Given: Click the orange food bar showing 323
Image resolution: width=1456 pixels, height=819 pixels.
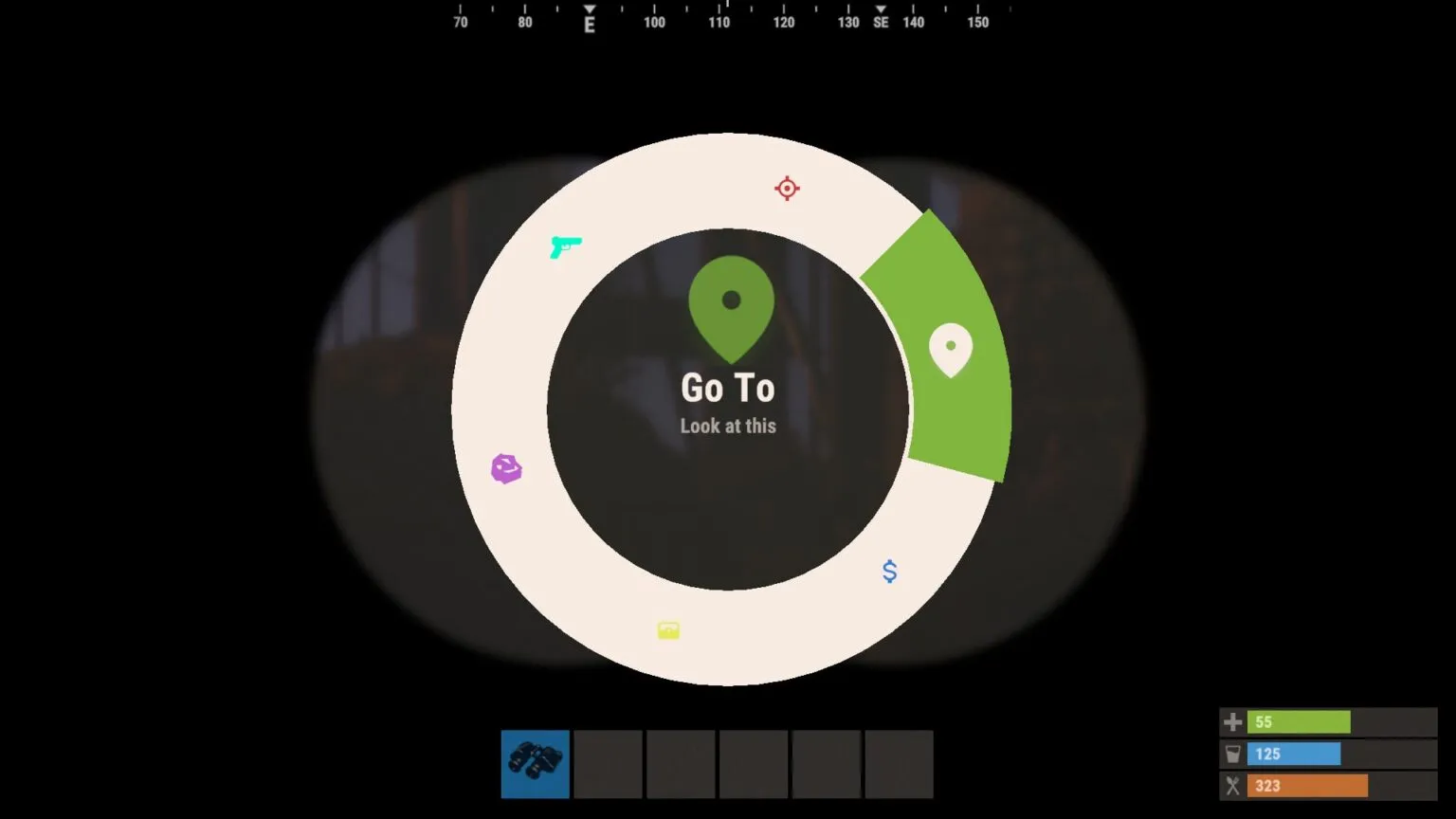Looking at the screenshot, I should 1307,786.
